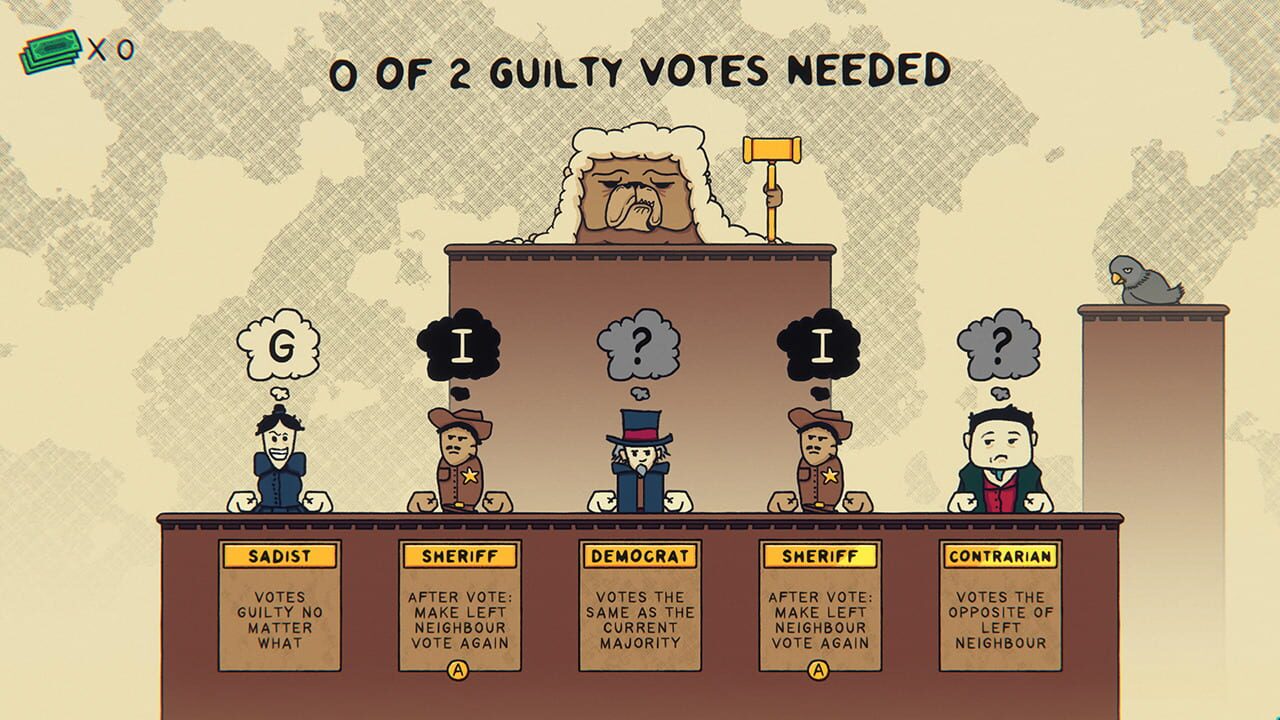Click the left Sheriff juror with the badge
Screen dimensions: 1280x720
tap(462, 455)
